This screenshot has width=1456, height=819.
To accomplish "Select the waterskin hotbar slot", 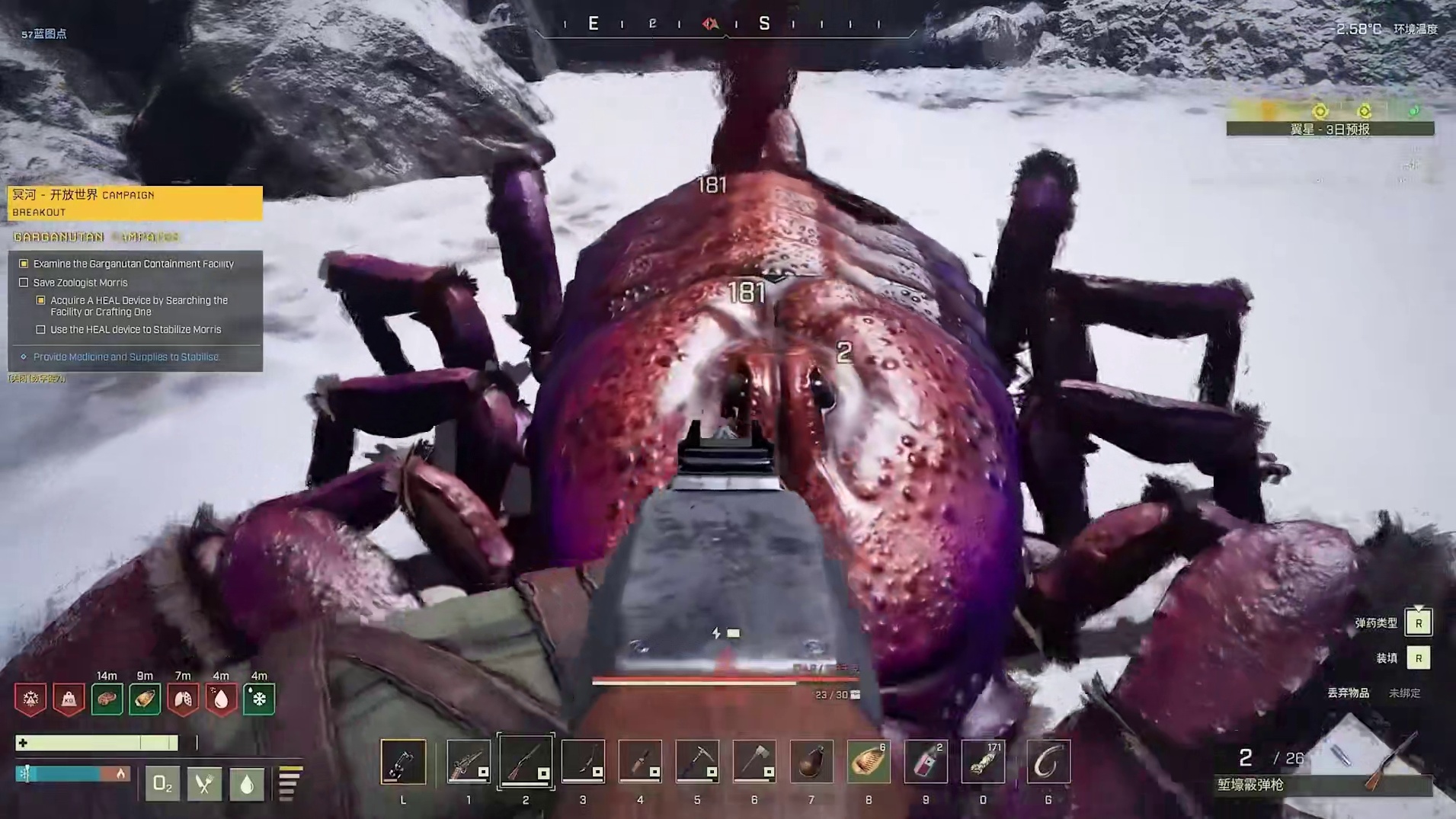I will (x=811, y=761).
